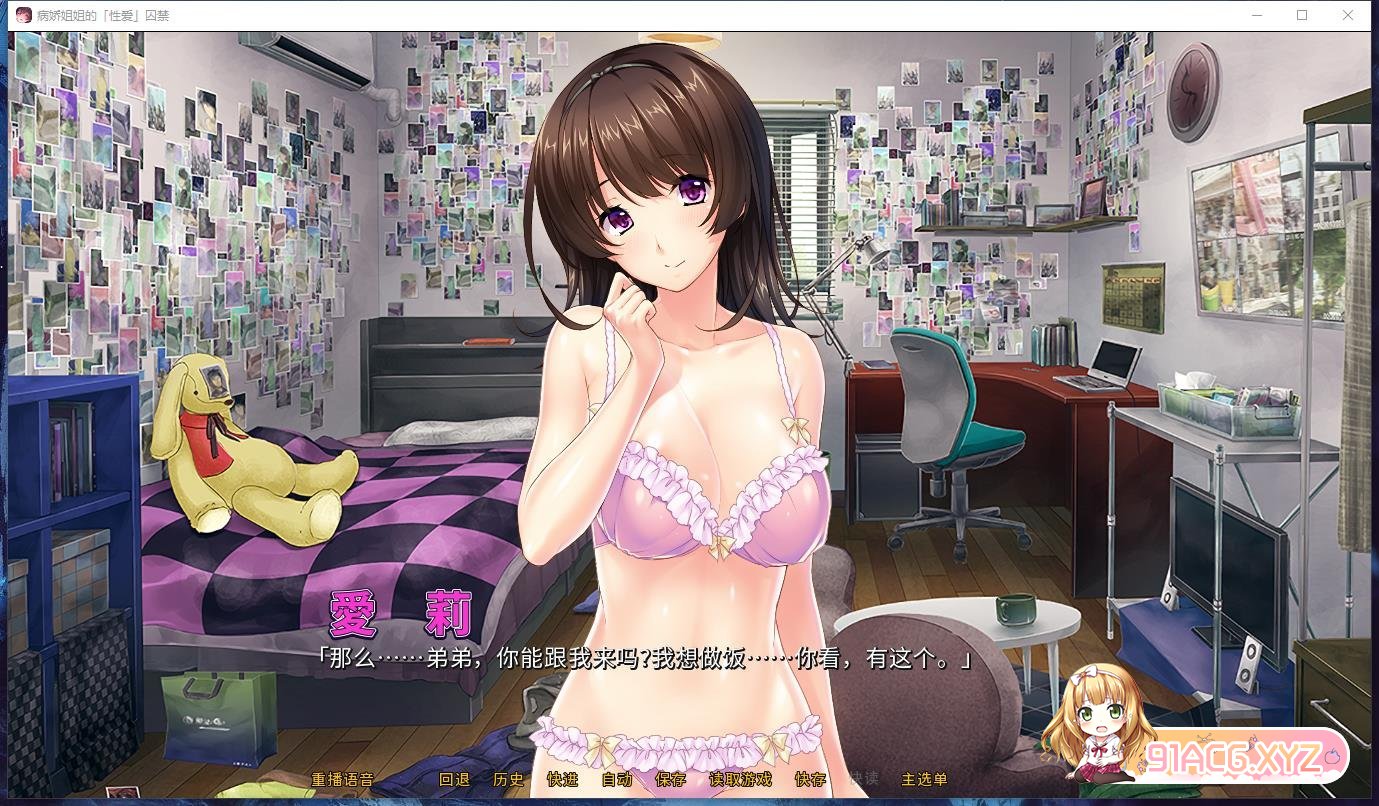Image resolution: width=1379 pixels, height=806 pixels.
Task: Minimize the game window
Action: (1256, 15)
